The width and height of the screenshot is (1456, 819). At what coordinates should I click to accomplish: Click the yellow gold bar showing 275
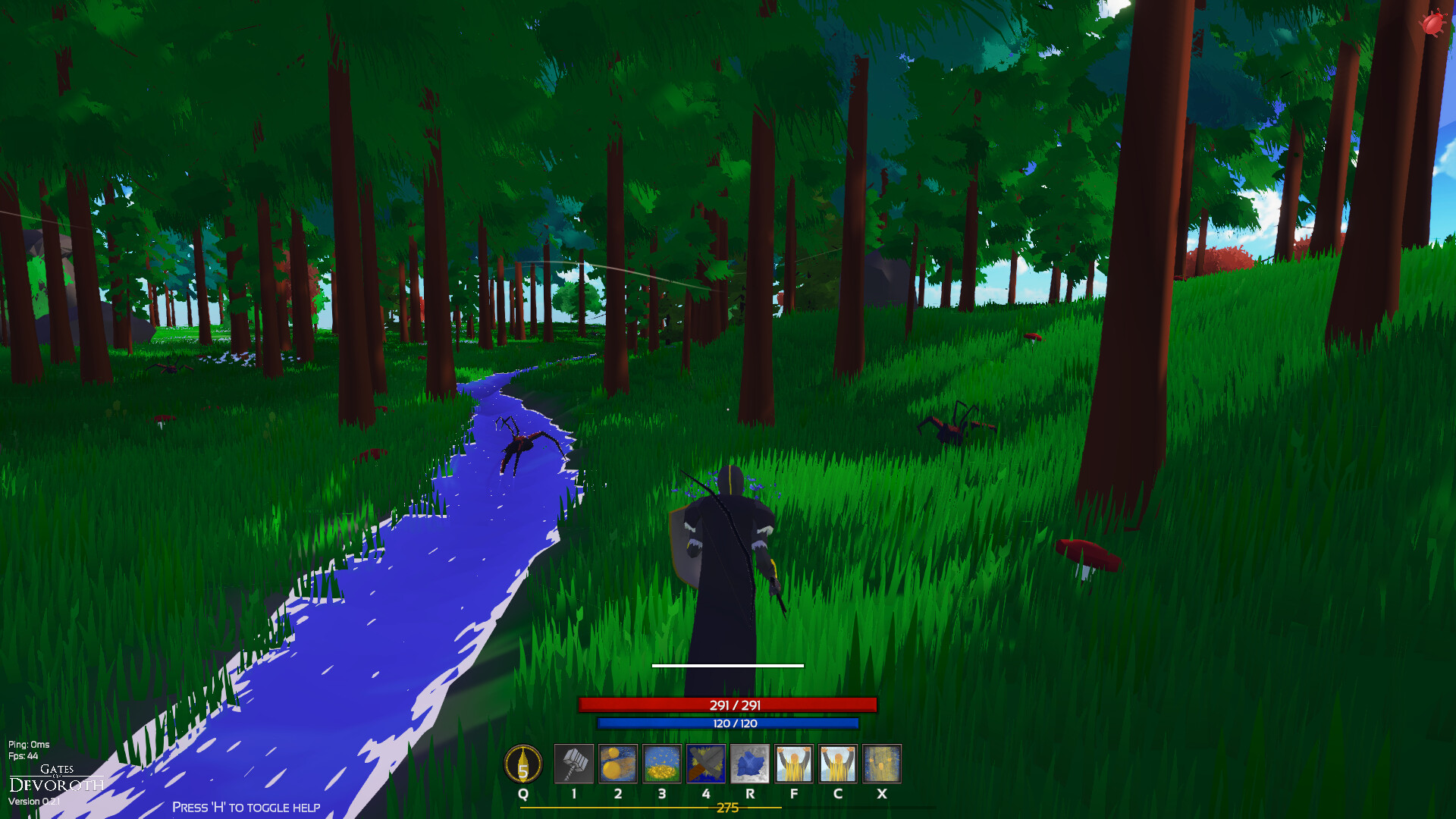(727, 809)
